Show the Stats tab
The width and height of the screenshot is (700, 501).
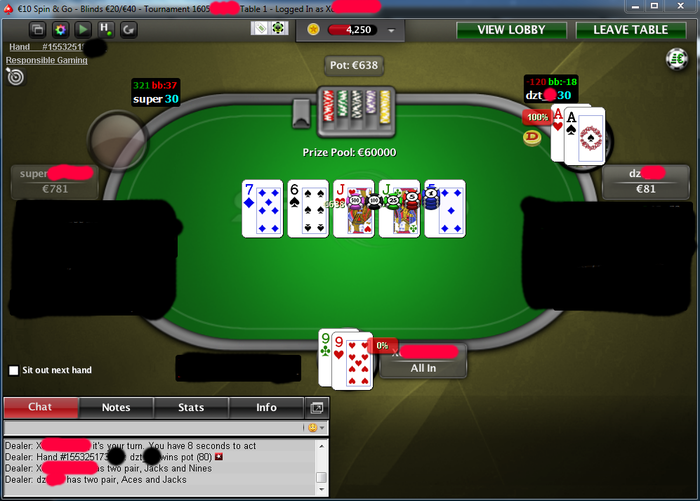pos(191,407)
